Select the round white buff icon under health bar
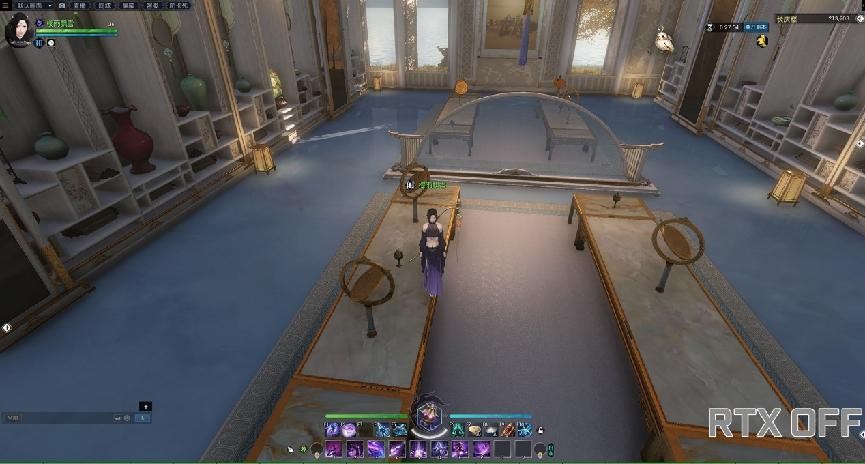Image resolution: width=865 pixels, height=464 pixels. pyautogui.click(x=51, y=43)
